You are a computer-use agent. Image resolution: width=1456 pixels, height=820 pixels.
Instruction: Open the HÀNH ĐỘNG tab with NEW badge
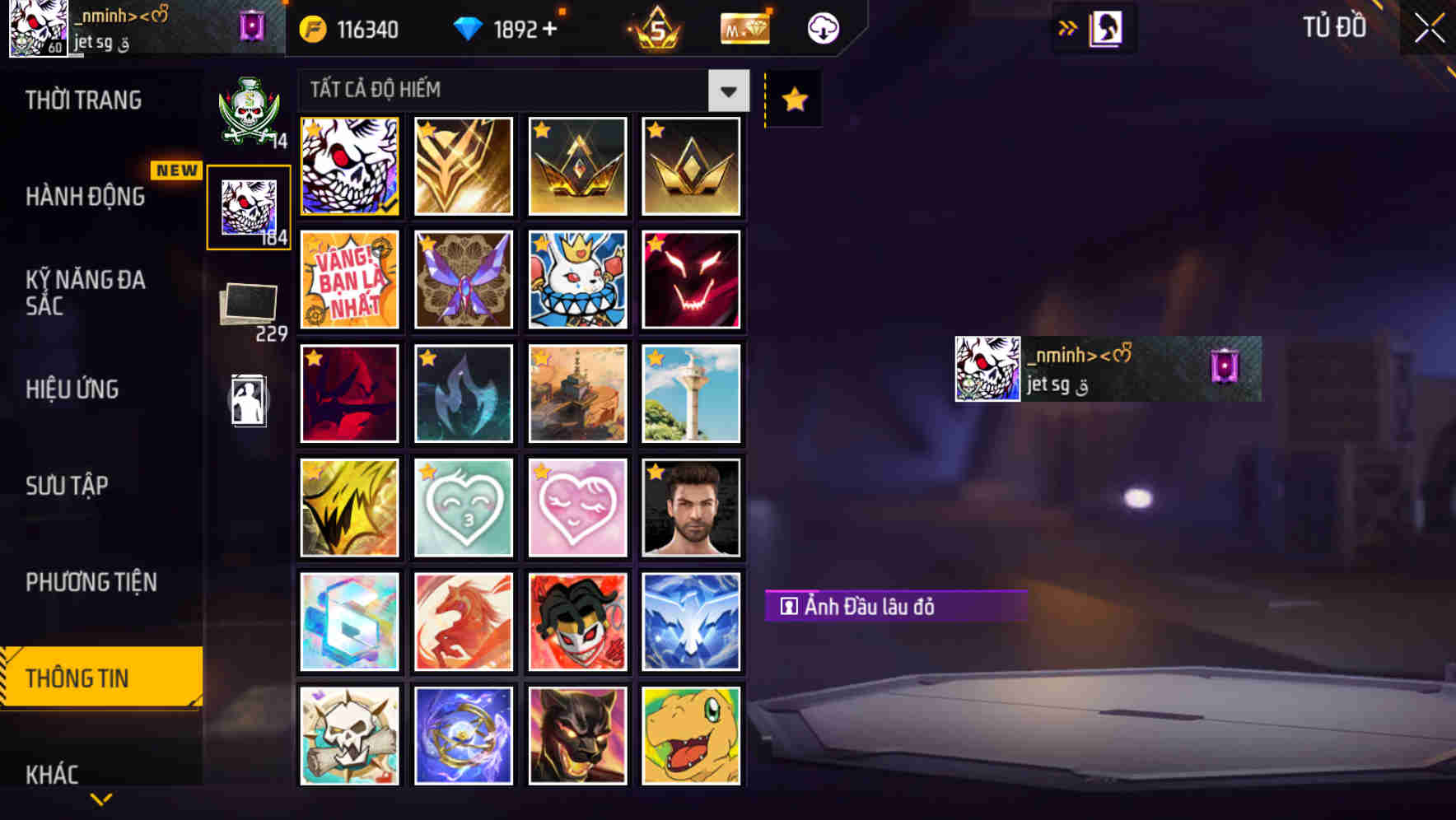(x=87, y=198)
